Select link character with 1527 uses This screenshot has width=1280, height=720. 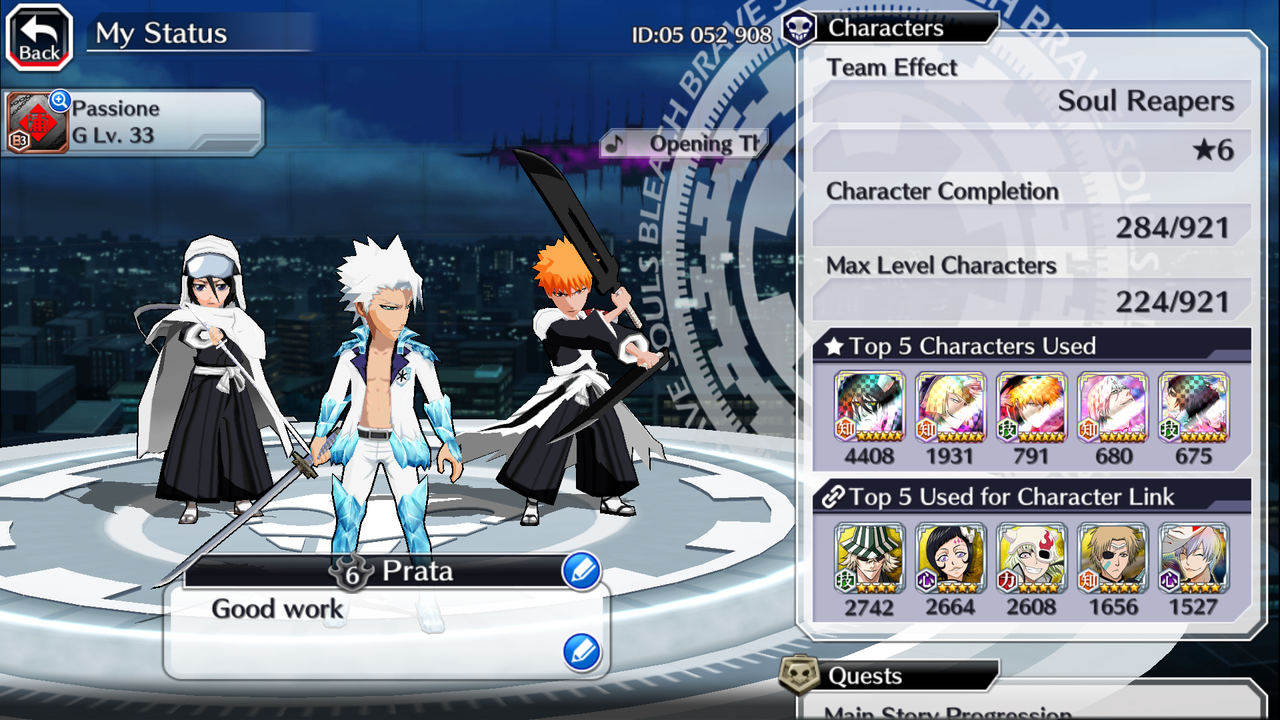(1193, 558)
